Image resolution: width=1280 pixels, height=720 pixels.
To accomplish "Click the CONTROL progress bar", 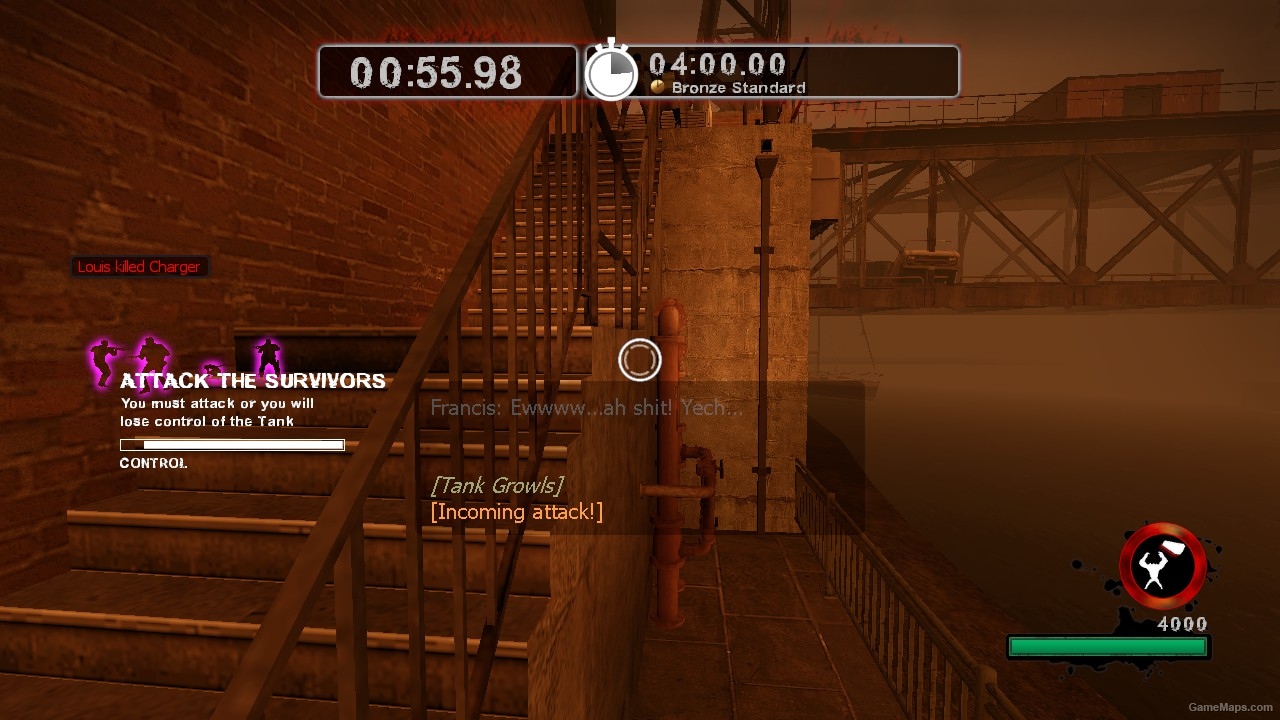I will click(x=232, y=444).
